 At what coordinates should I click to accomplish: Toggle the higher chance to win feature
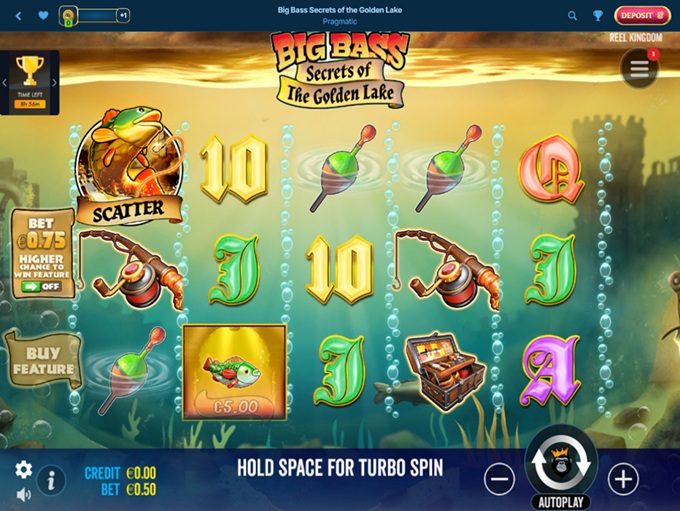[x=39, y=286]
